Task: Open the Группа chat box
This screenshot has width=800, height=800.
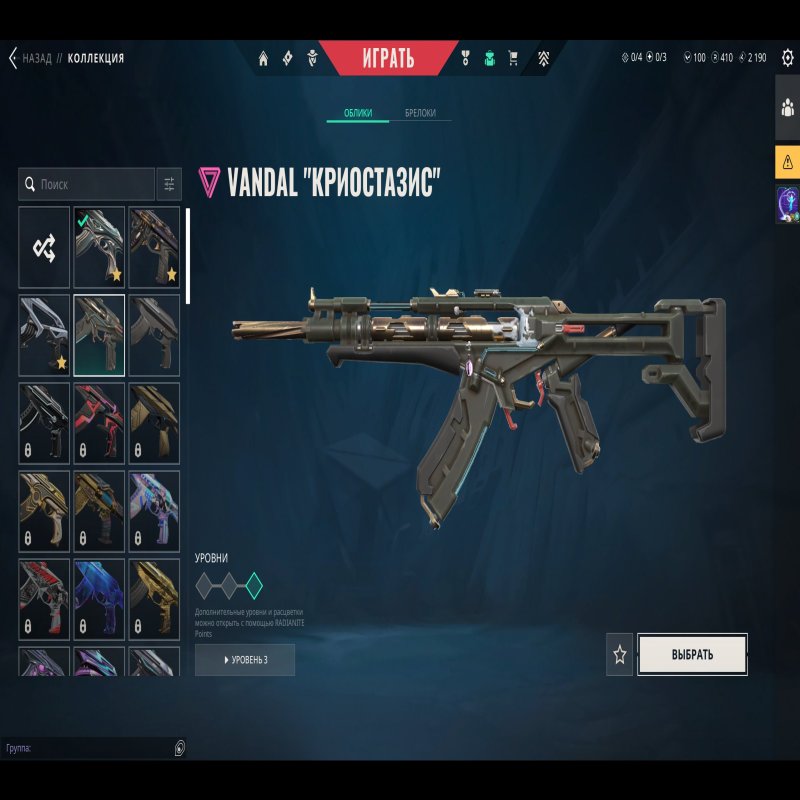Action: pyautogui.click(x=90, y=748)
